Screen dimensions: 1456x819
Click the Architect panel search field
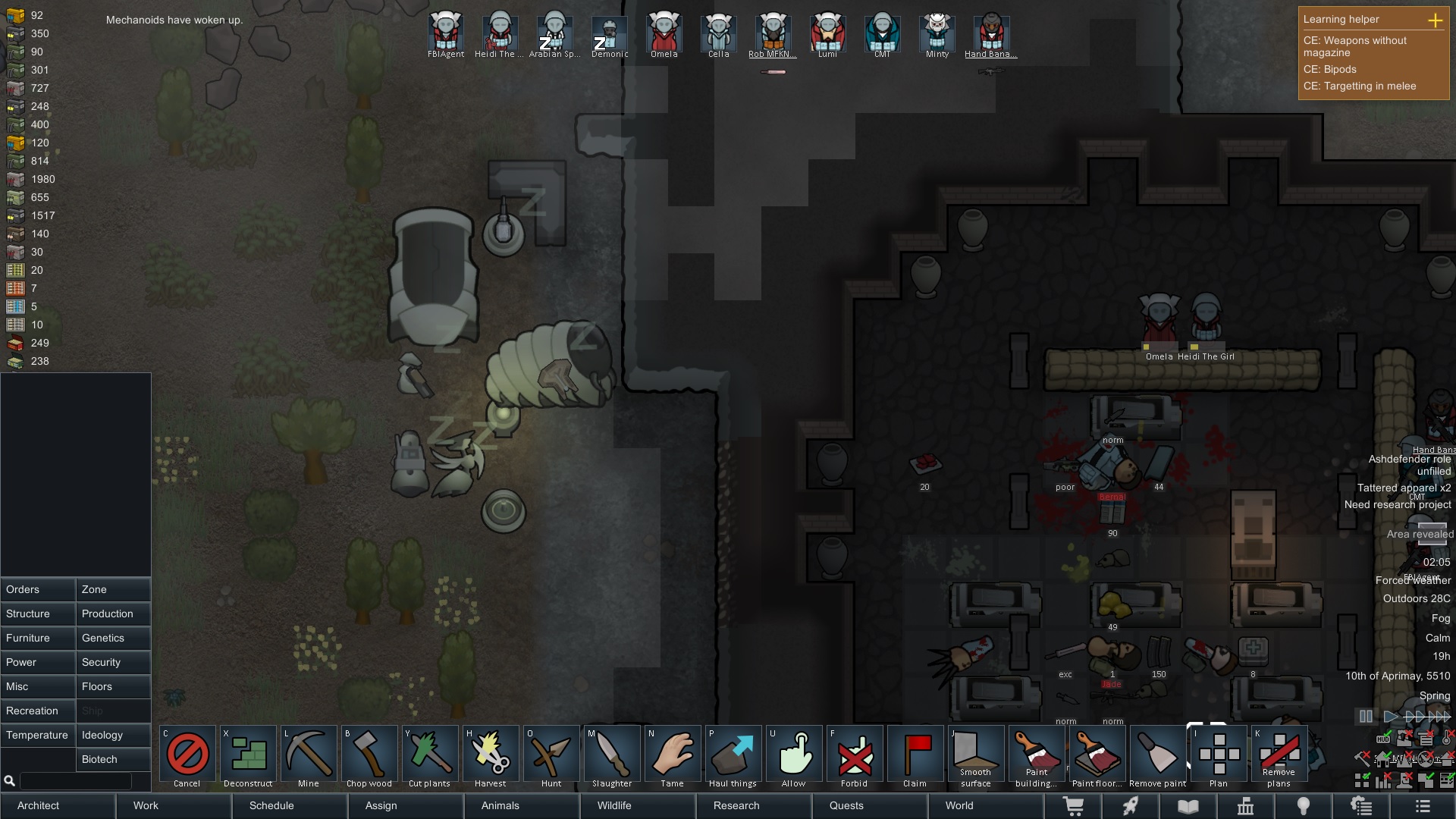click(x=76, y=780)
